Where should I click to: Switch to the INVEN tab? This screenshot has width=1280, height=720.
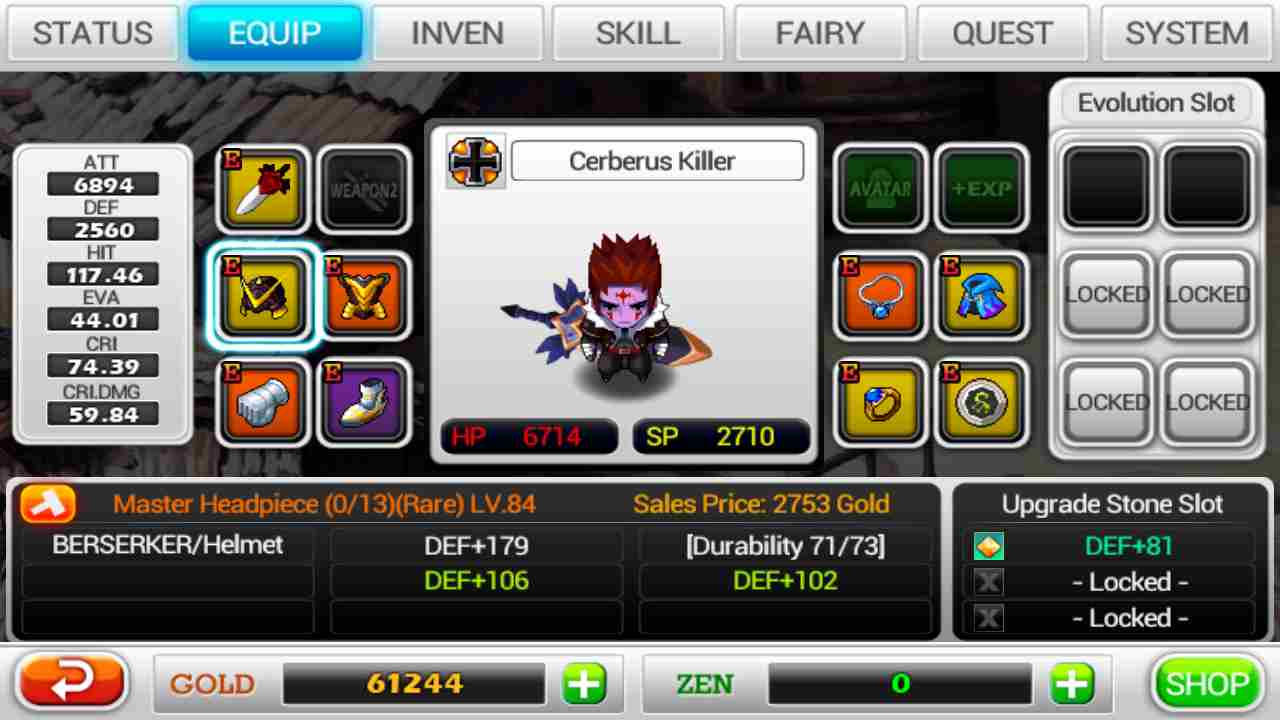click(x=456, y=33)
